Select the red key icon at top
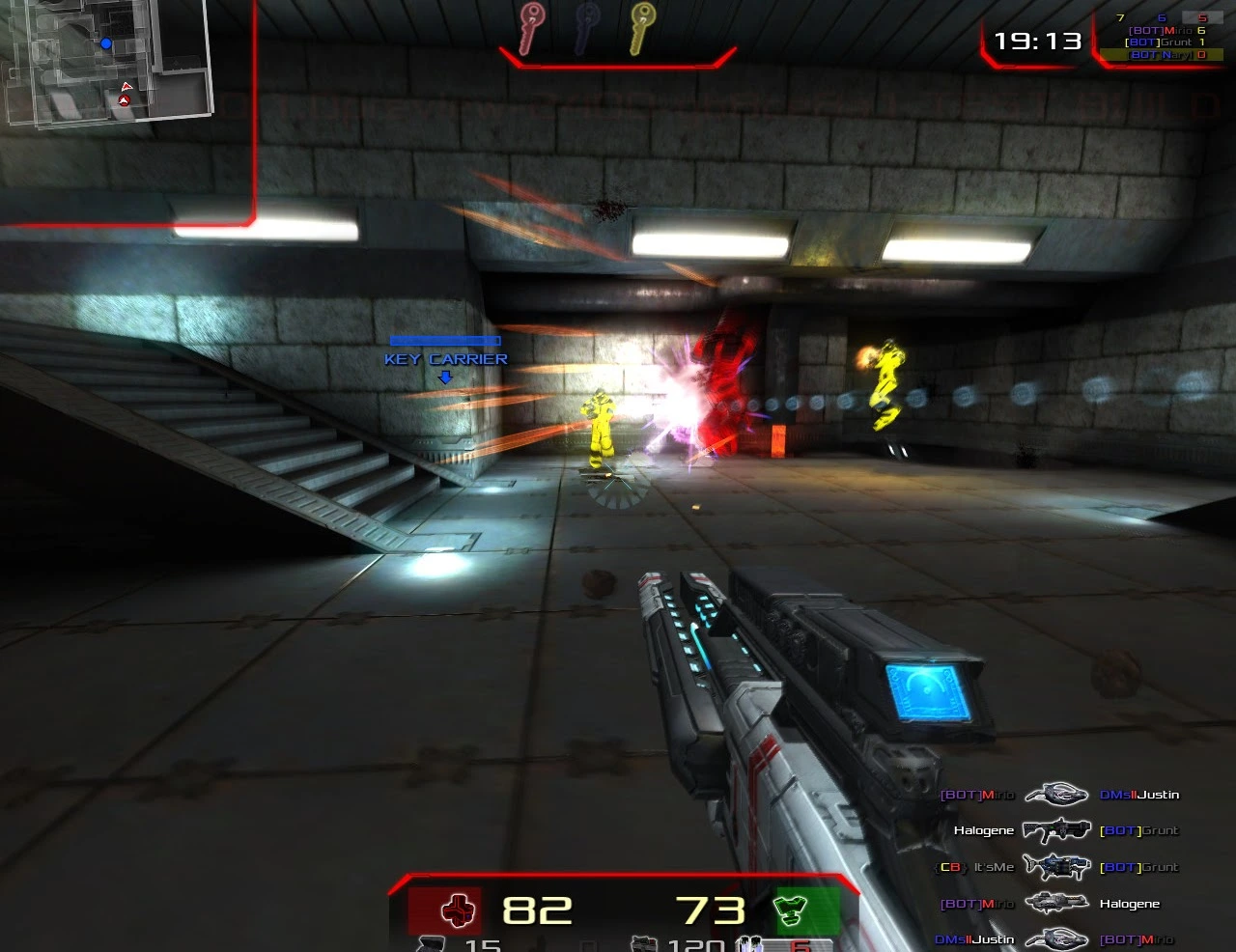Image resolution: width=1236 pixels, height=952 pixels. point(531,29)
